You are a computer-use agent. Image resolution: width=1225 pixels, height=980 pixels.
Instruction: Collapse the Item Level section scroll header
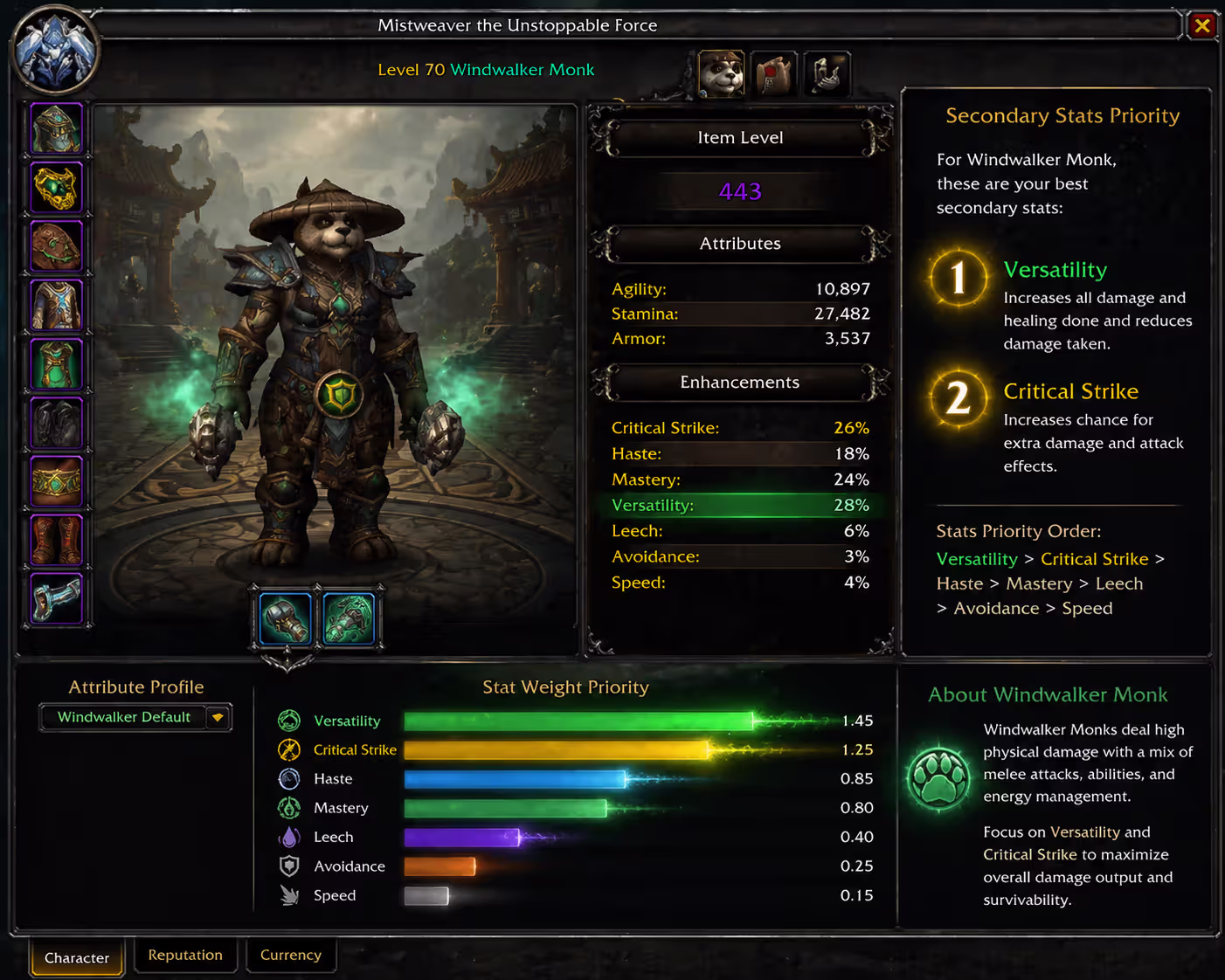(740, 137)
